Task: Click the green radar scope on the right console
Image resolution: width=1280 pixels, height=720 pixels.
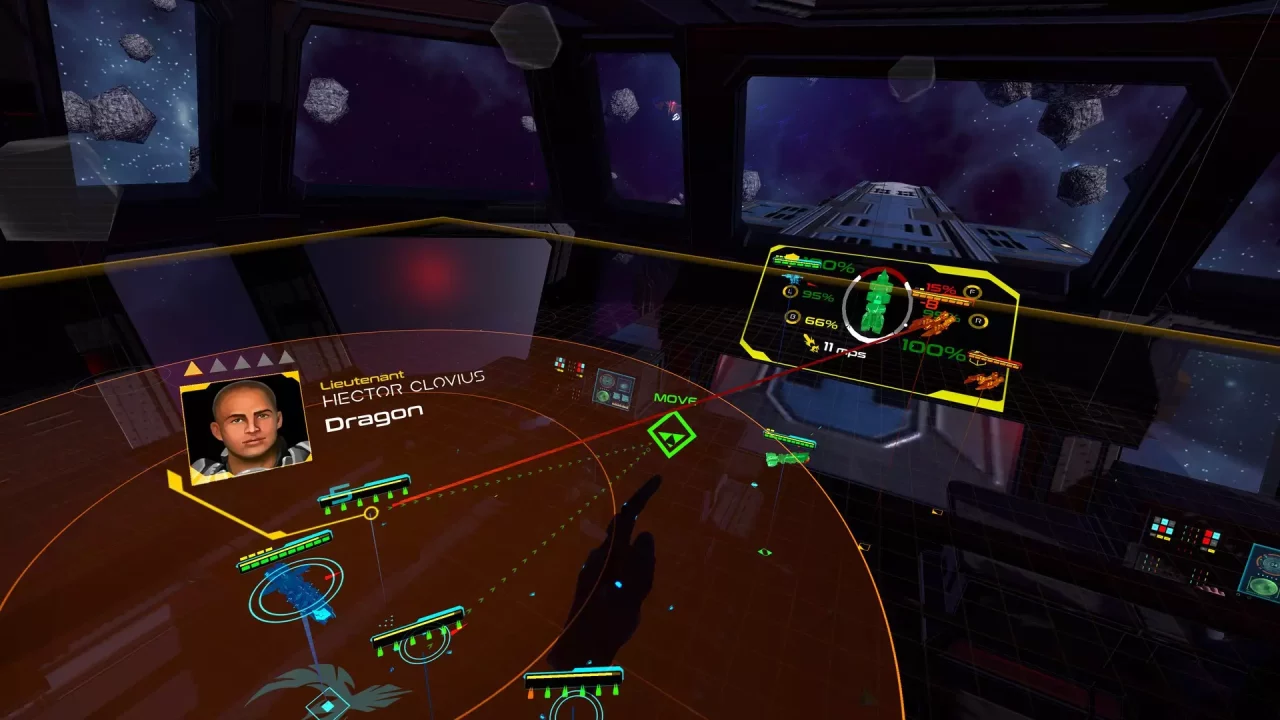Action: pos(1262,586)
